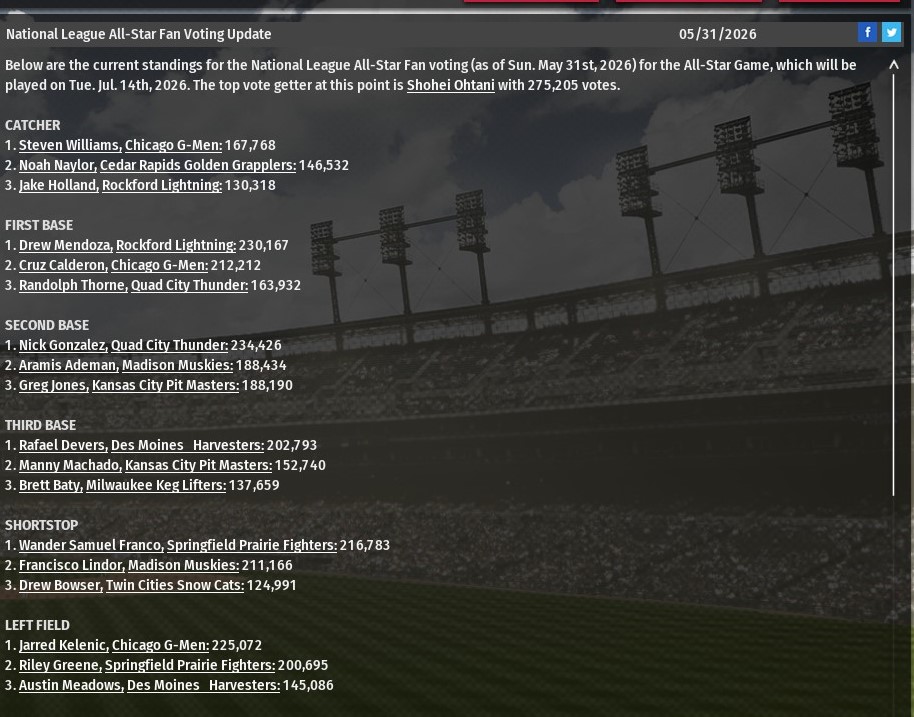This screenshot has width=914, height=717.
Task: Select Rafael Devers player link
Action: point(62,445)
